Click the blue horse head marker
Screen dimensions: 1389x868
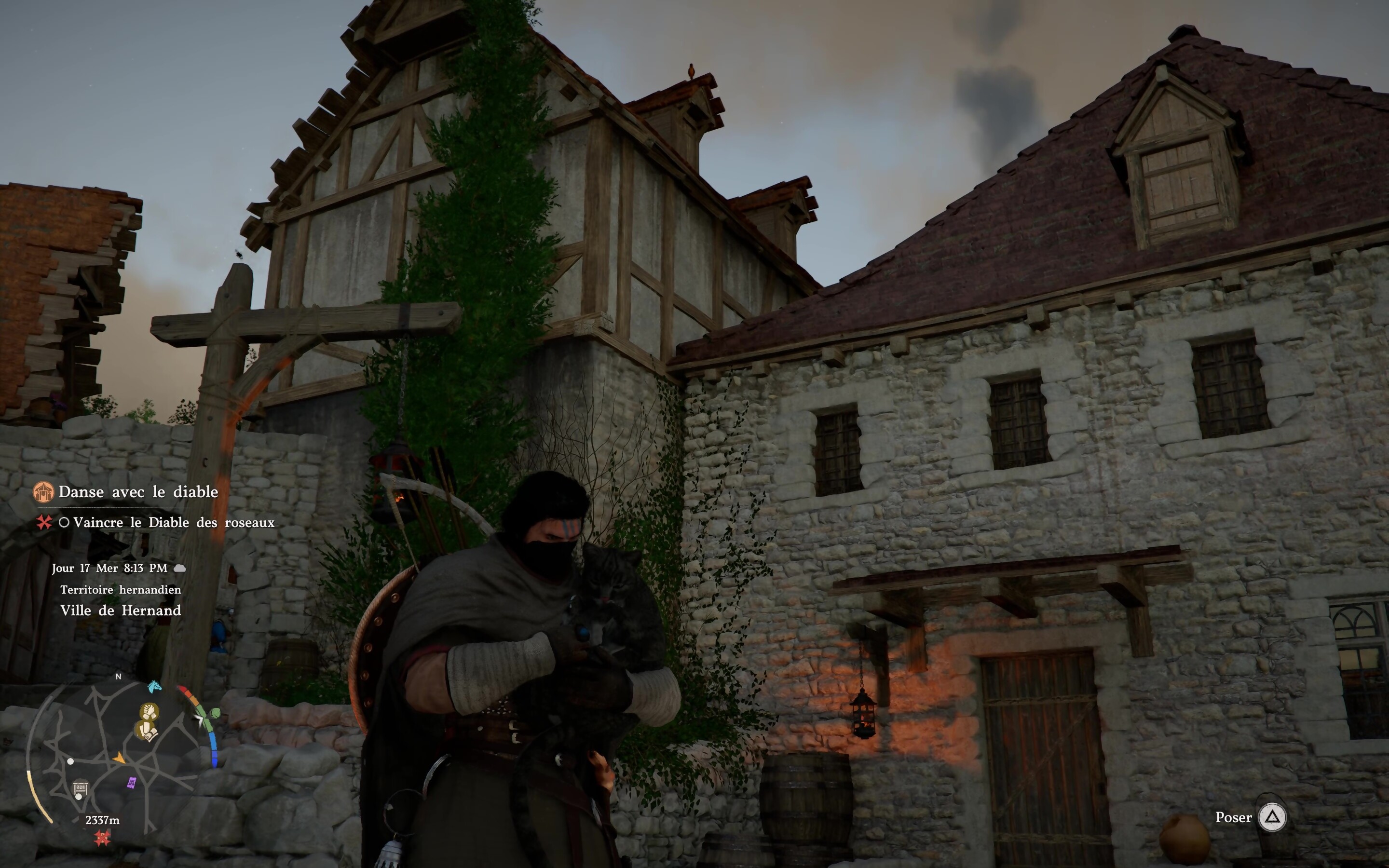tap(154, 687)
